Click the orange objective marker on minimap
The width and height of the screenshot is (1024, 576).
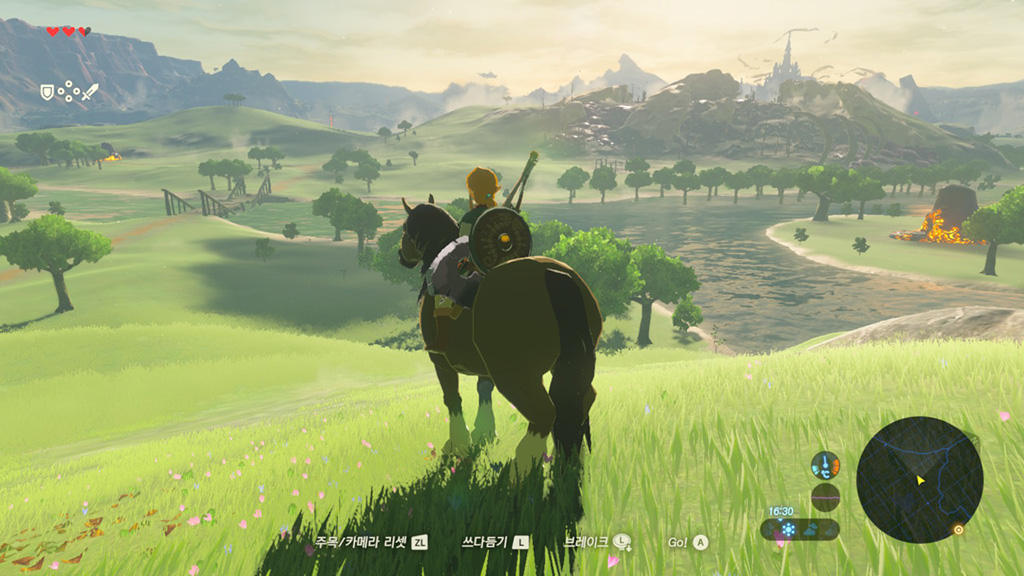pyautogui.click(x=958, y=529)
